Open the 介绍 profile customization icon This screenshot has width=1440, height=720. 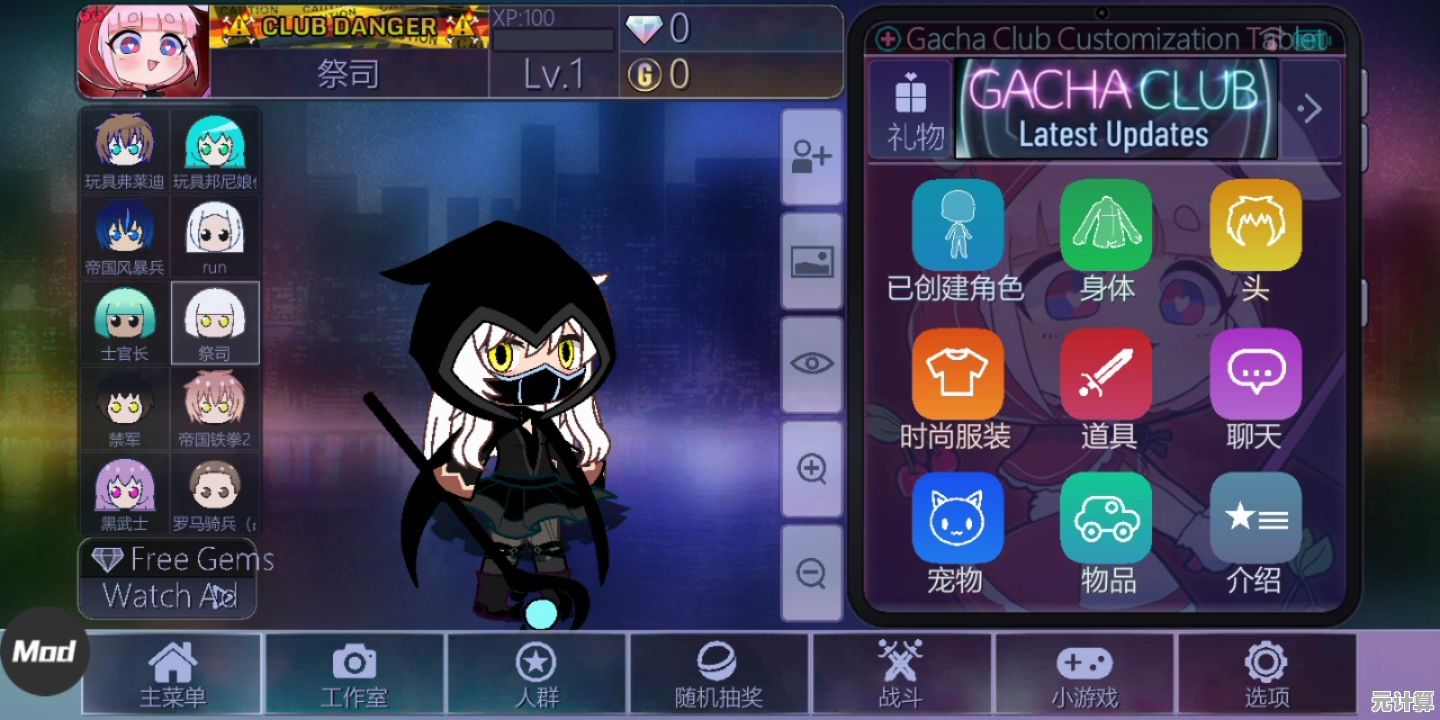[x=1256, y=520]
